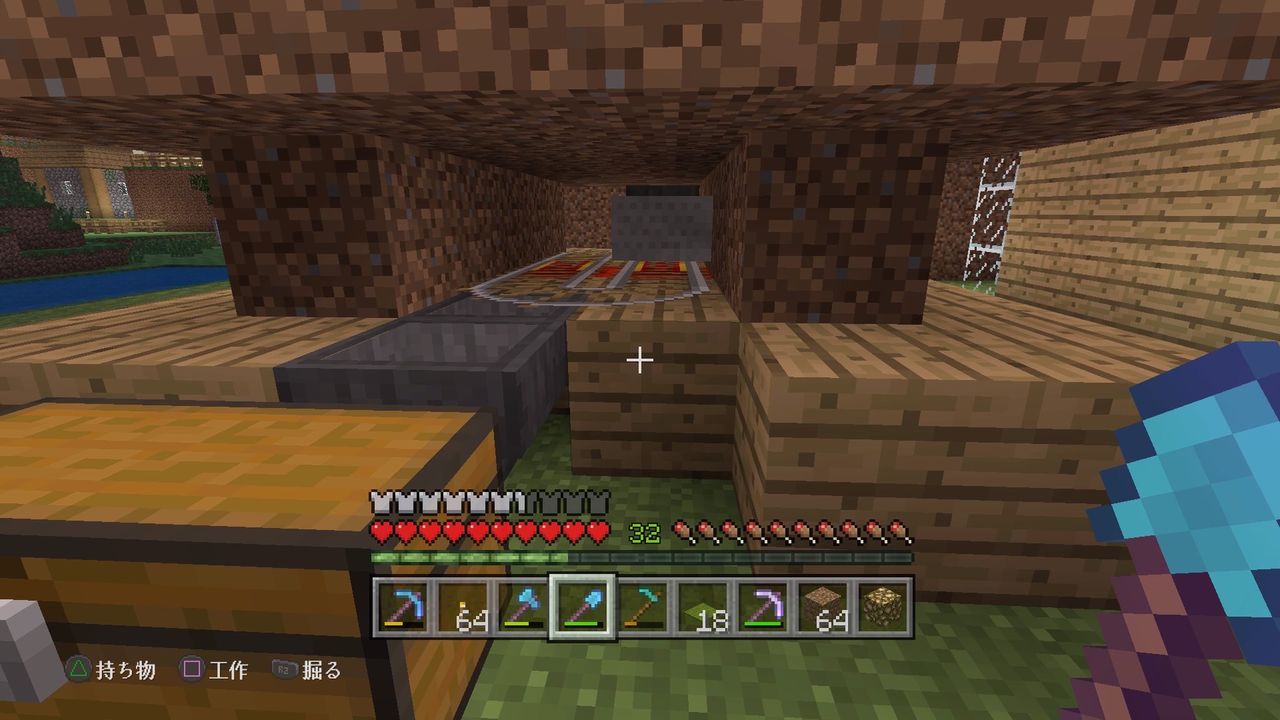This screenshot has width=1280, height=720.
Task: Select the highlighted diamond shovel slot
Action: pos(580,605)
